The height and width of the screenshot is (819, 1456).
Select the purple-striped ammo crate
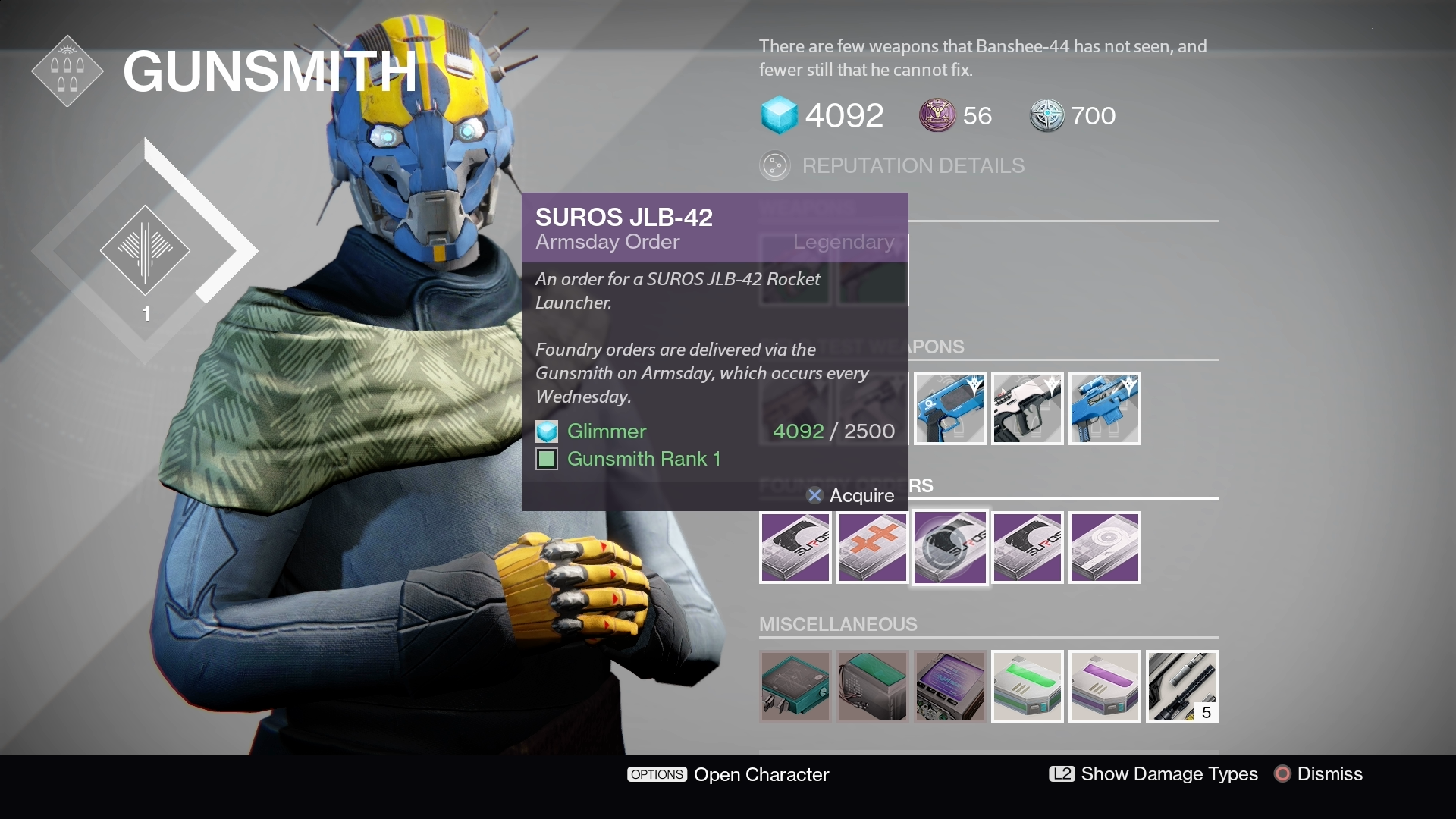click(x=1104, y=686)
